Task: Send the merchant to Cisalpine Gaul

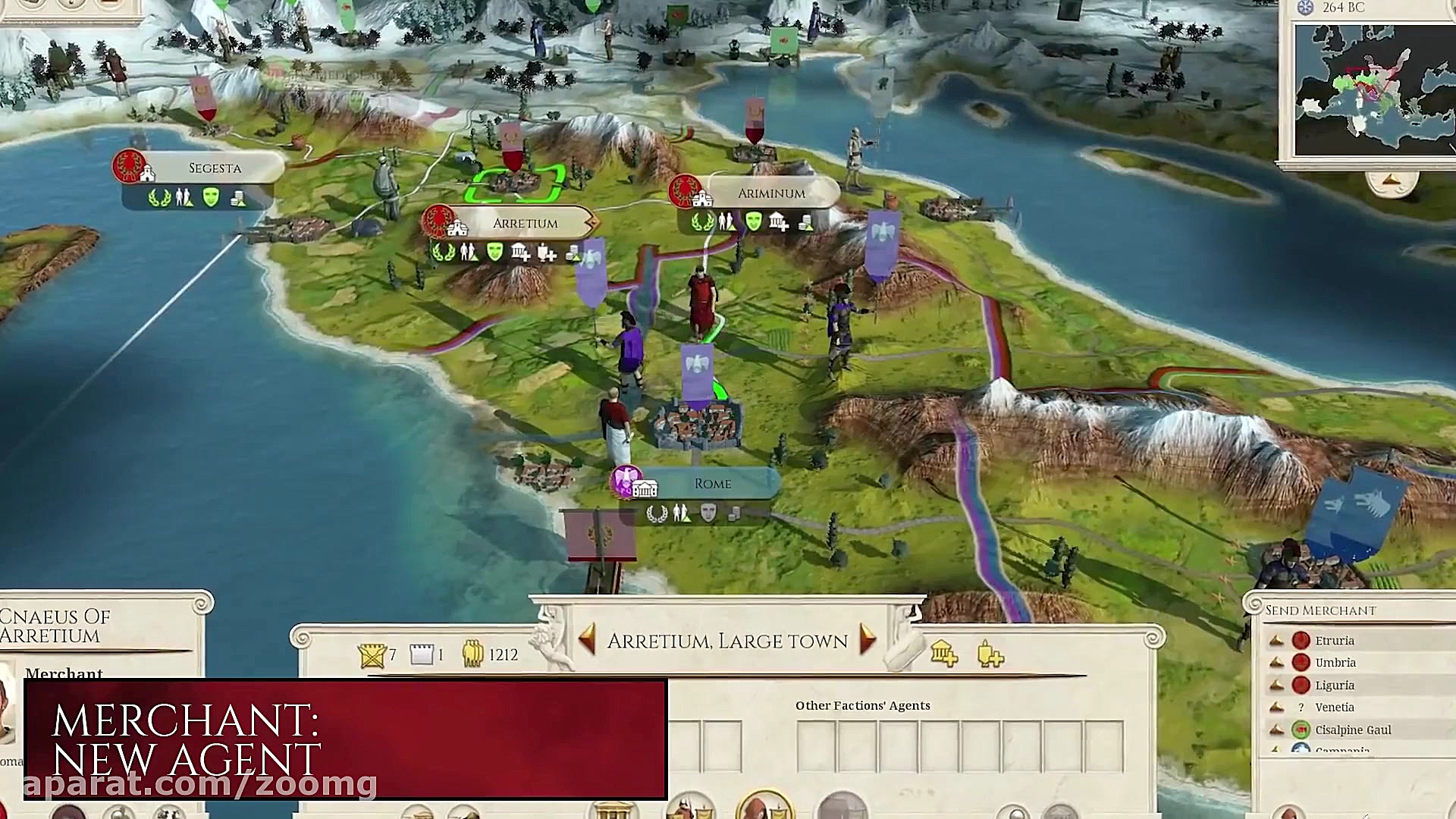Action: tap(1352, 730)
